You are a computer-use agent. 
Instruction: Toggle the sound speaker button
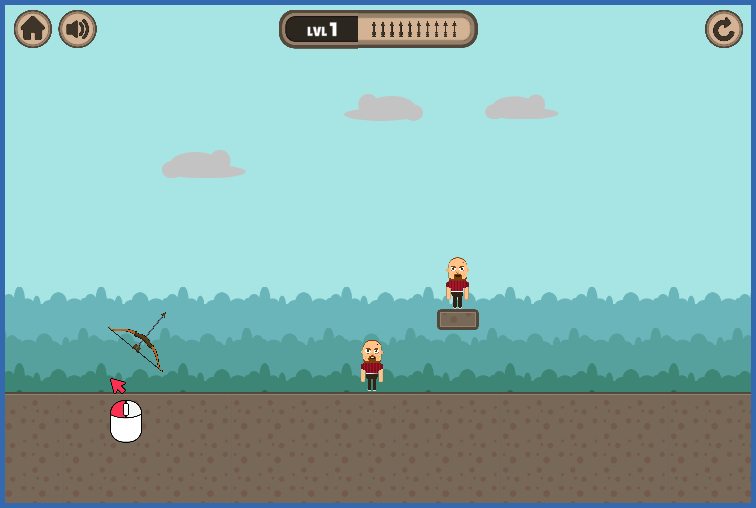77,29
